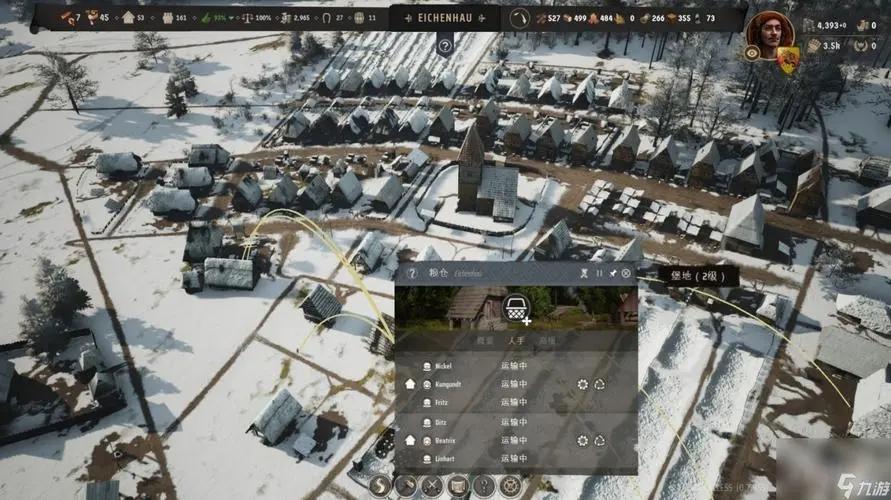Screen dimensions: 891x500
Task: Open the third granary panel tab
Action: (546, 341)
